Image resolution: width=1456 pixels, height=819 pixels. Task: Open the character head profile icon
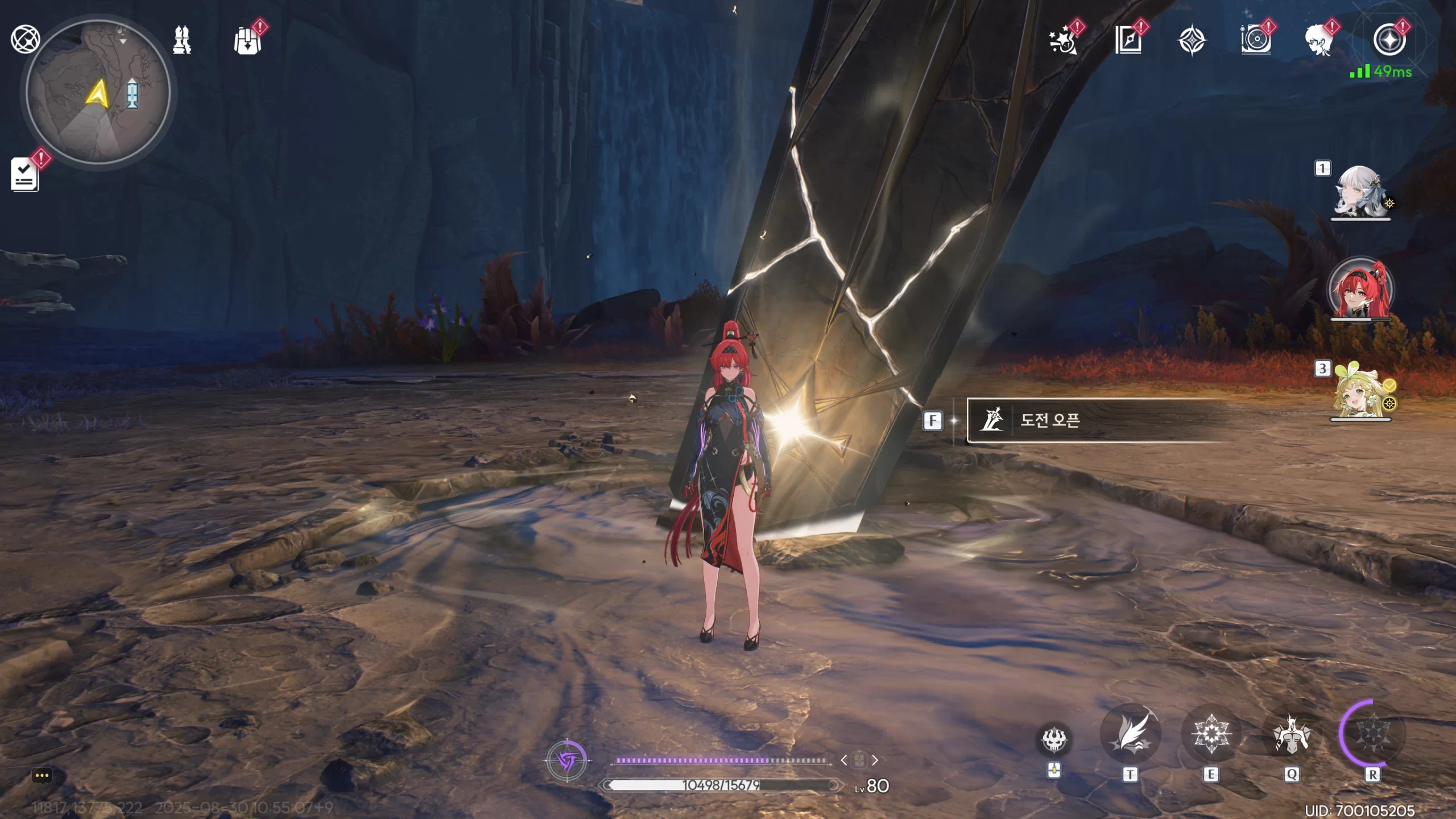[x=1319, y=41]
